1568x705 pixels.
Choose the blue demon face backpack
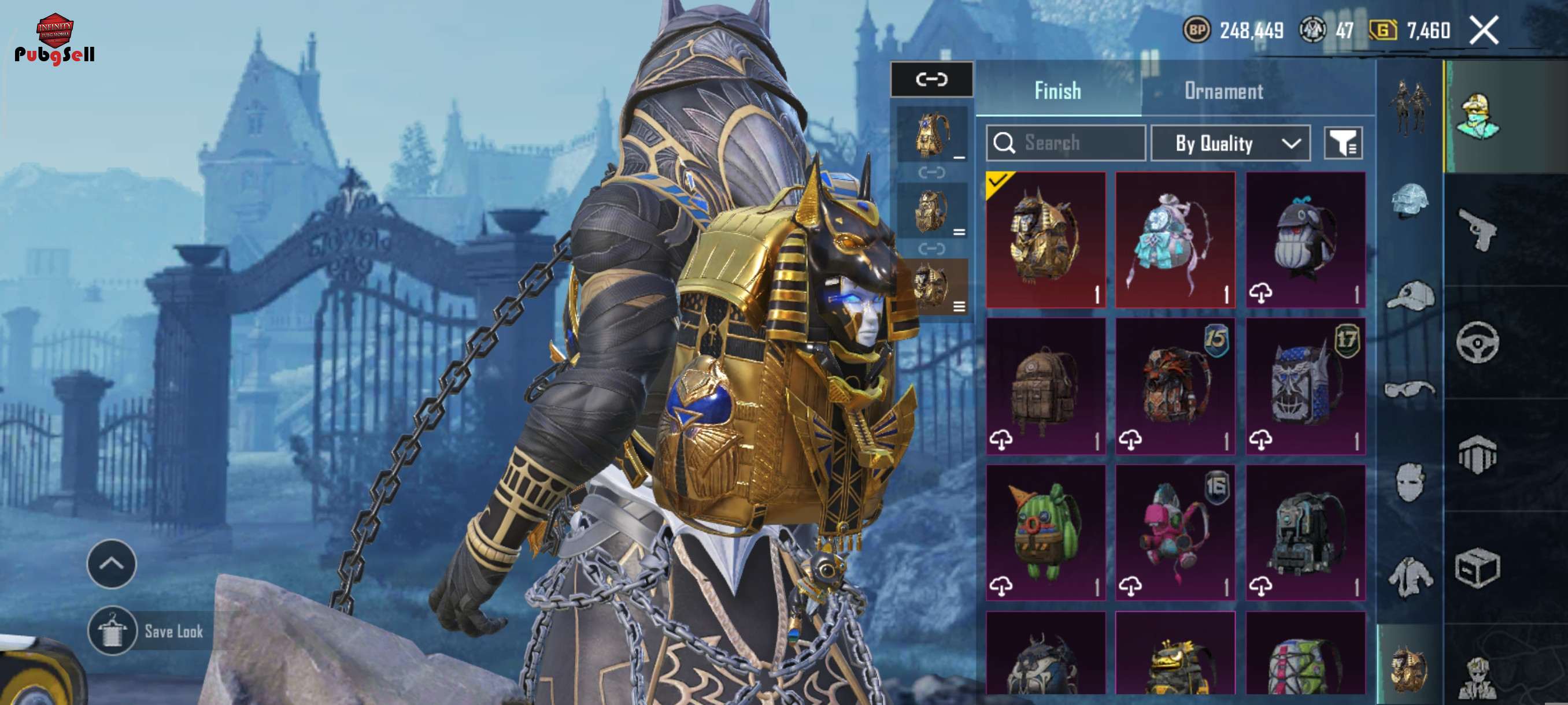1305,385
